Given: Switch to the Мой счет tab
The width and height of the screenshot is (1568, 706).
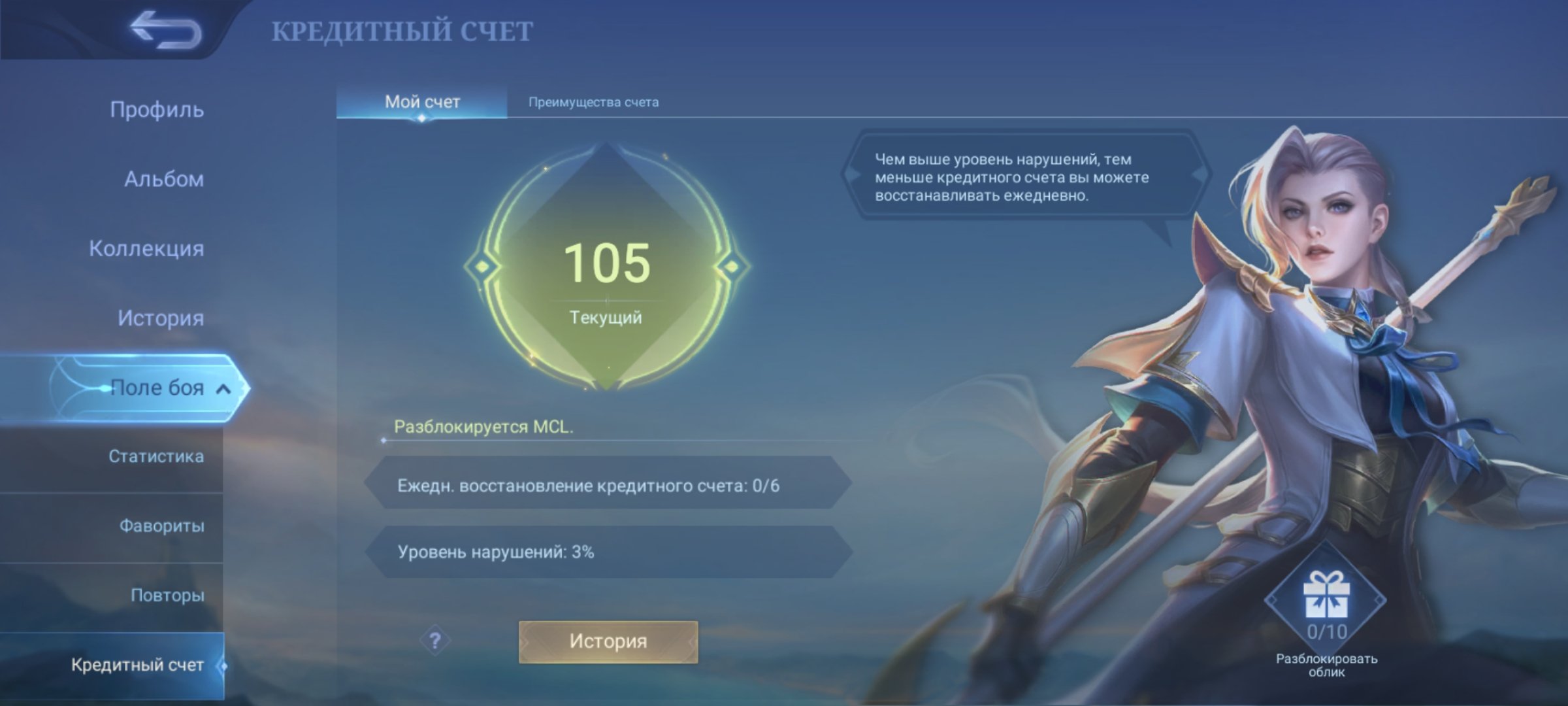Looking at the screenshot, I should click(422, 102).
